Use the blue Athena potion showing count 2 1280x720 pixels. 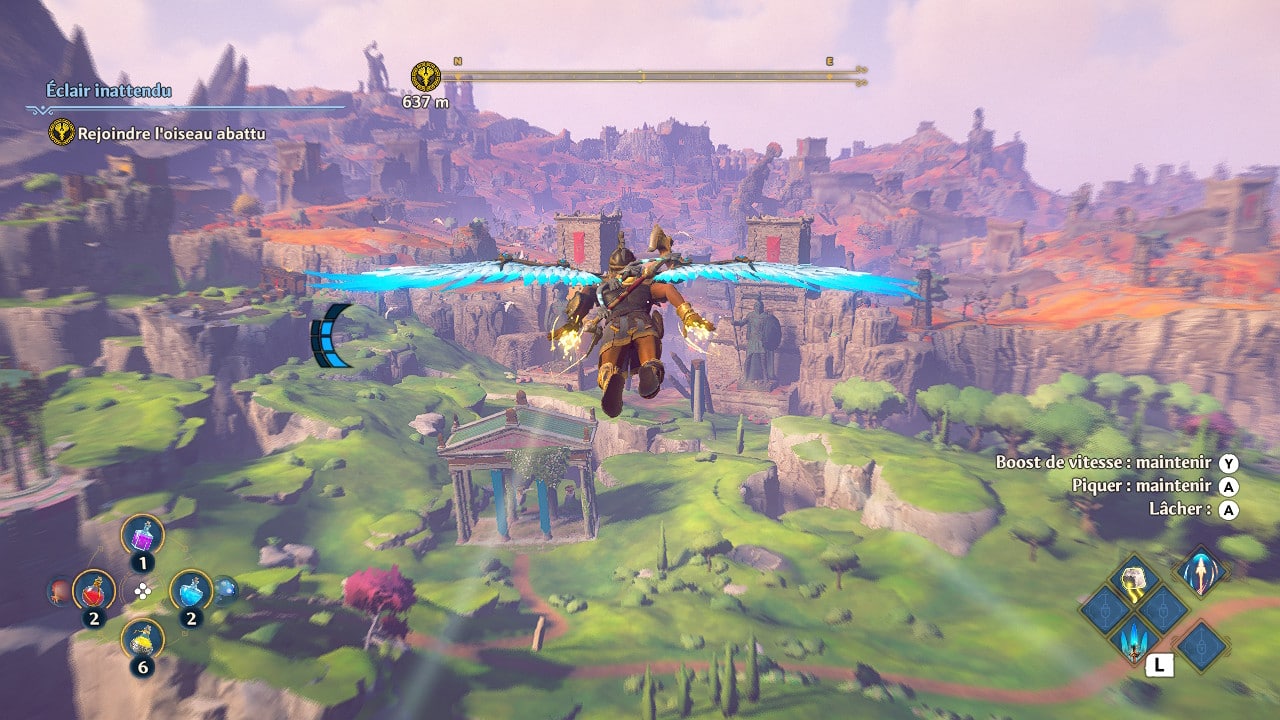pos(192,590)
